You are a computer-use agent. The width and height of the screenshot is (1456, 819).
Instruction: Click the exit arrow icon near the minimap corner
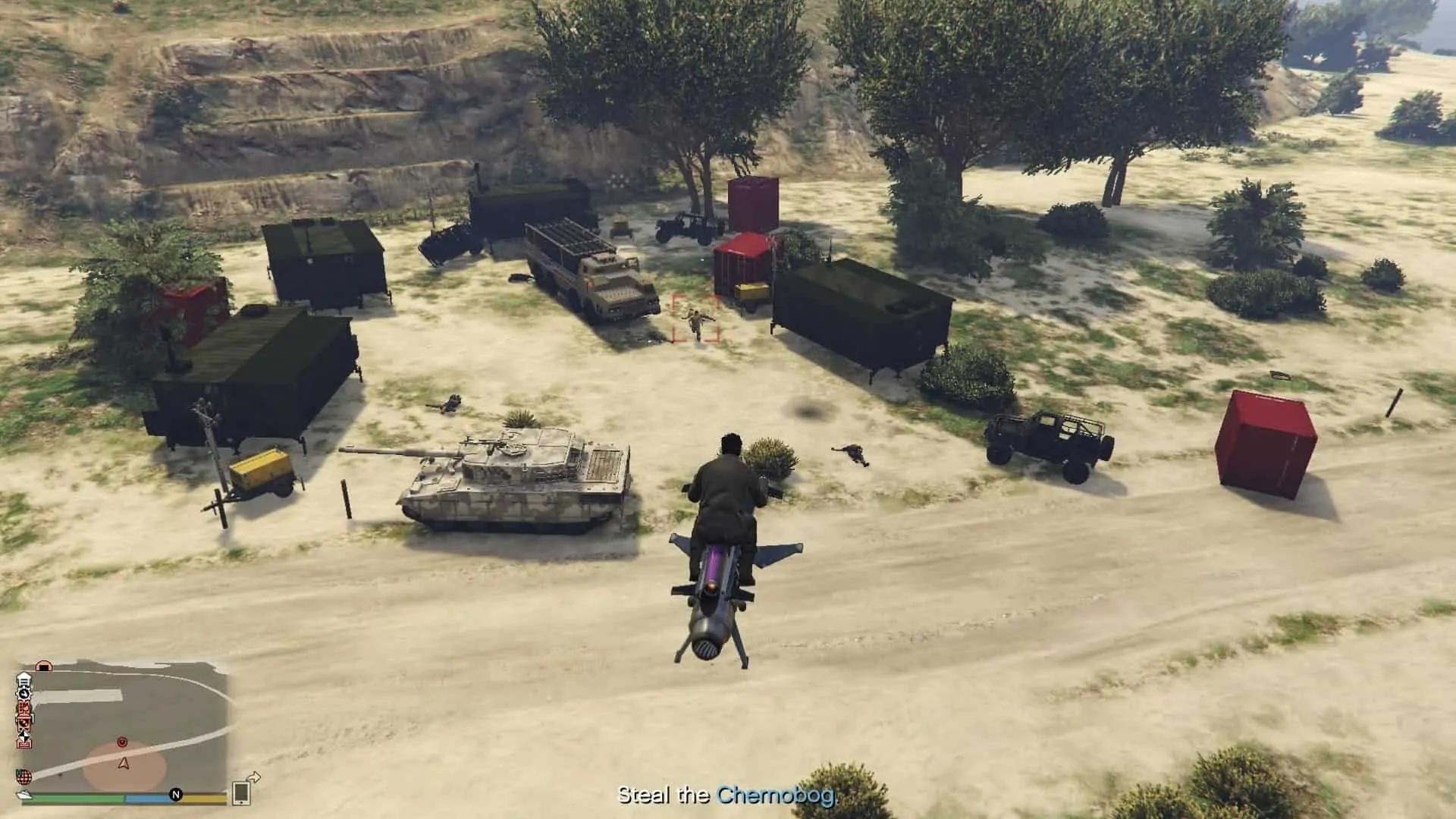(x=254, y=778)
